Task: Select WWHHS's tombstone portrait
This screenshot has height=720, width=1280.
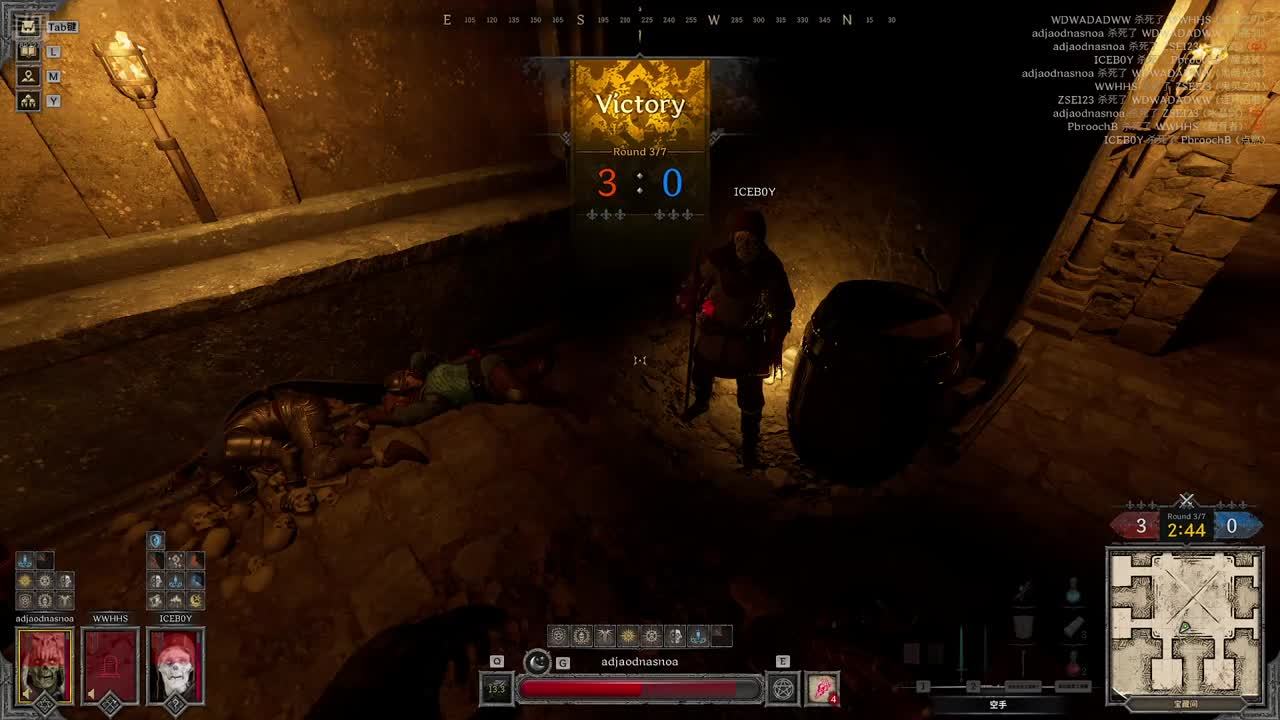Action: pos(110,666)
